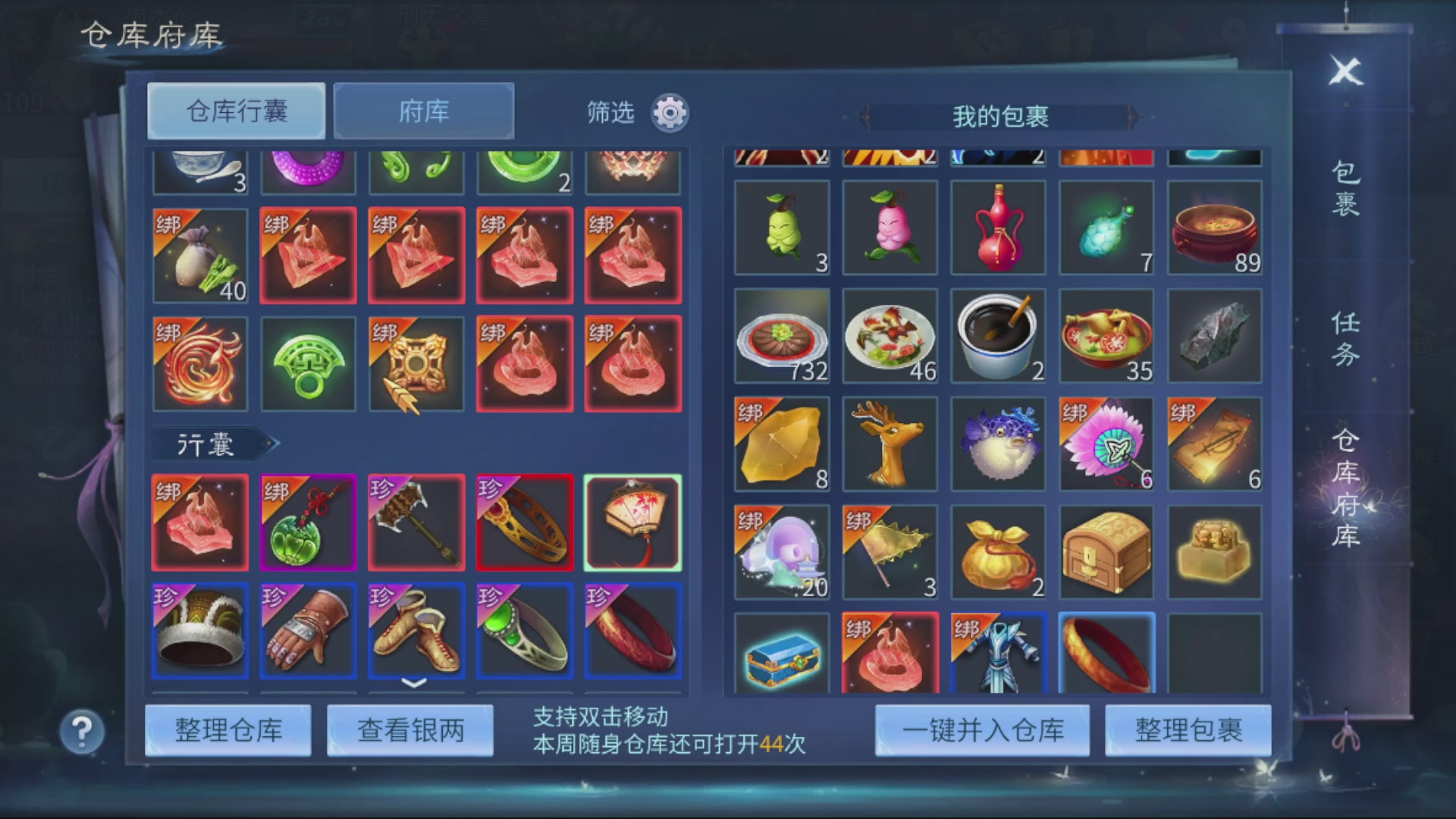Open the blue jewelry box item

point(782,652)
